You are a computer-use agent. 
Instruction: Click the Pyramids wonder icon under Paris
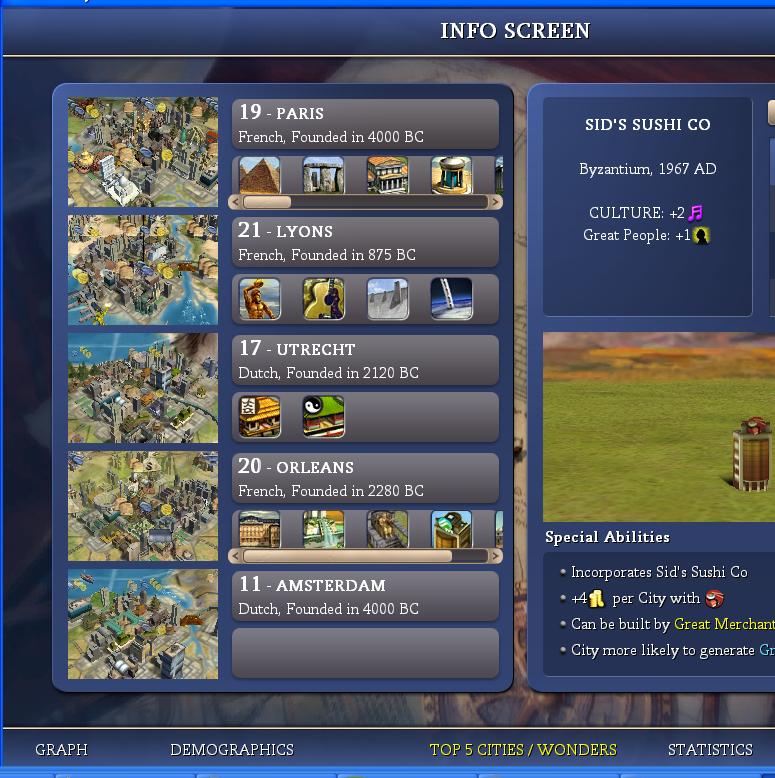(260, 175)
